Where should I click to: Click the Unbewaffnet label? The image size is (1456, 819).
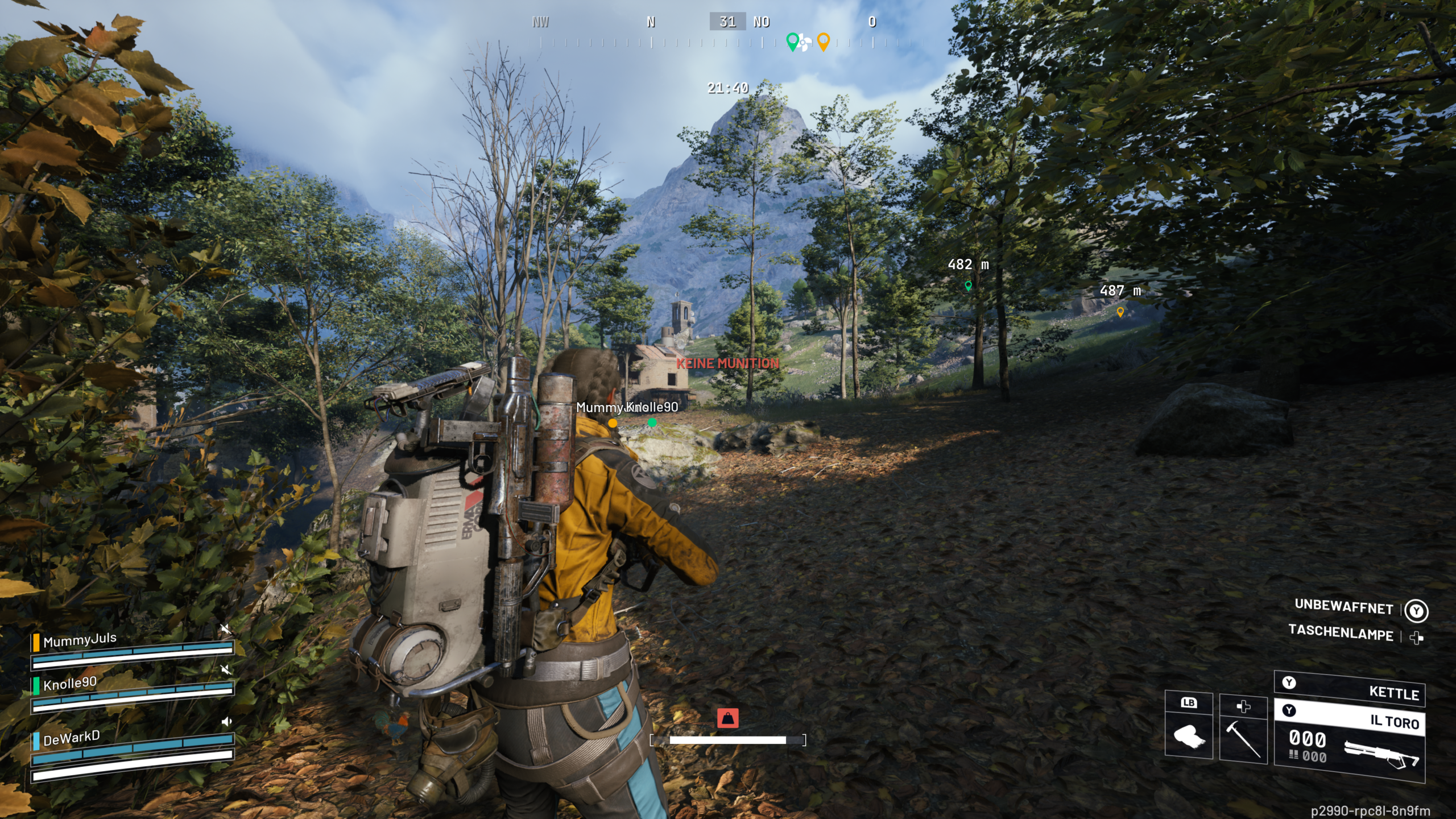coord(1343,607)
